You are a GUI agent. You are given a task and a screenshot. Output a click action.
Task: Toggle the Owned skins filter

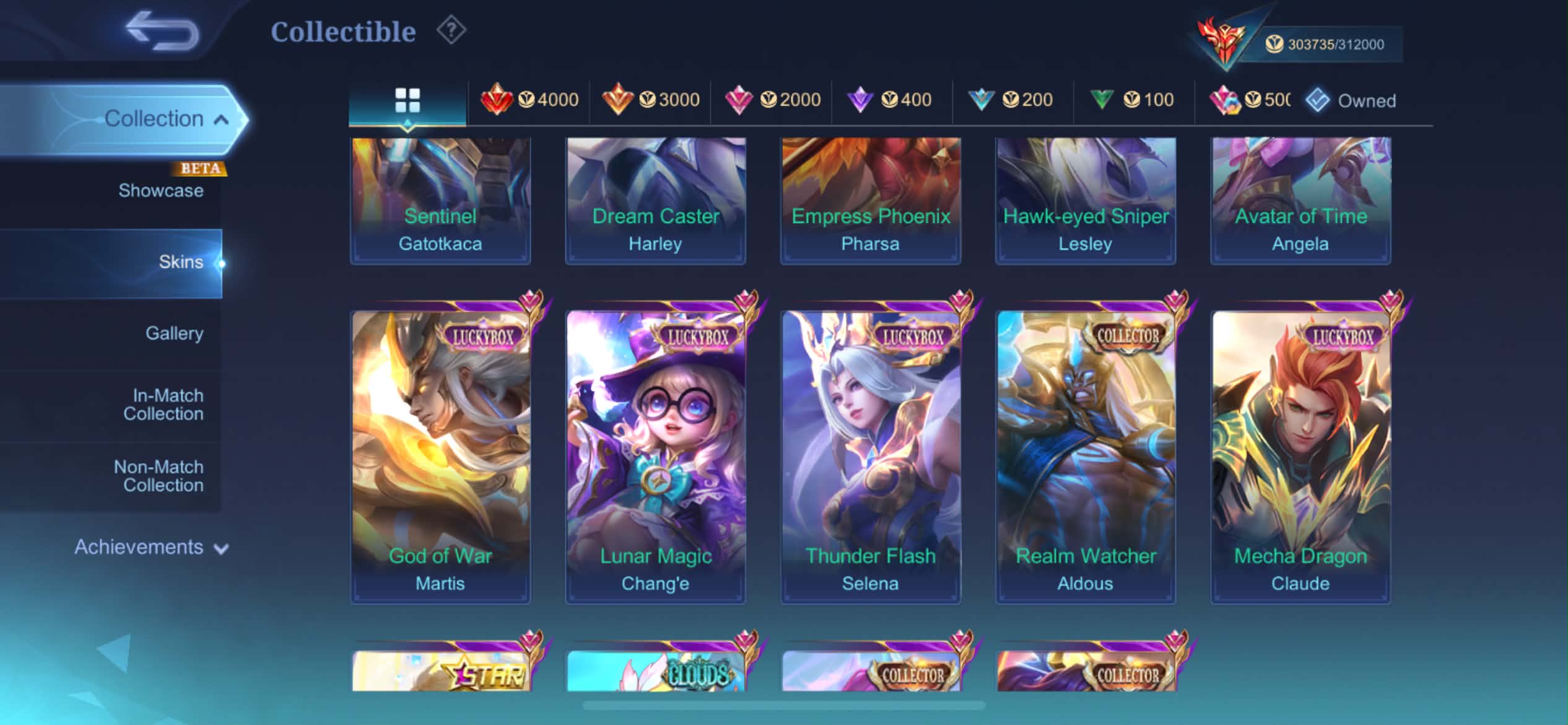(1351, 100)
